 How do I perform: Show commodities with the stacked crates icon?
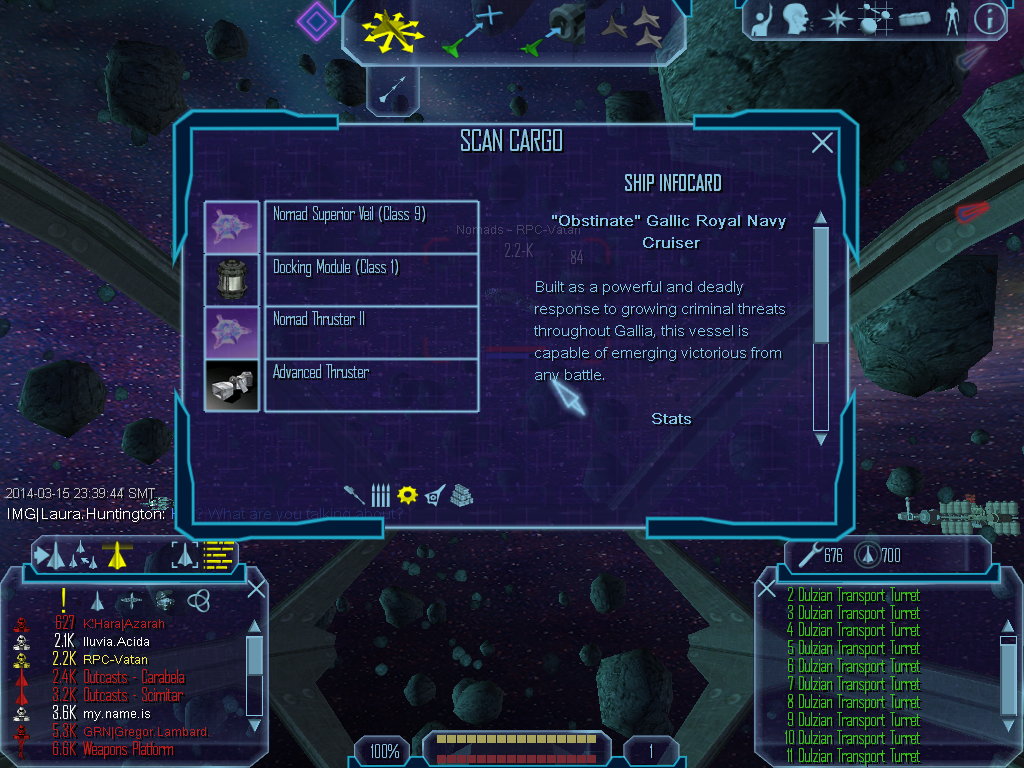(460, 494)
